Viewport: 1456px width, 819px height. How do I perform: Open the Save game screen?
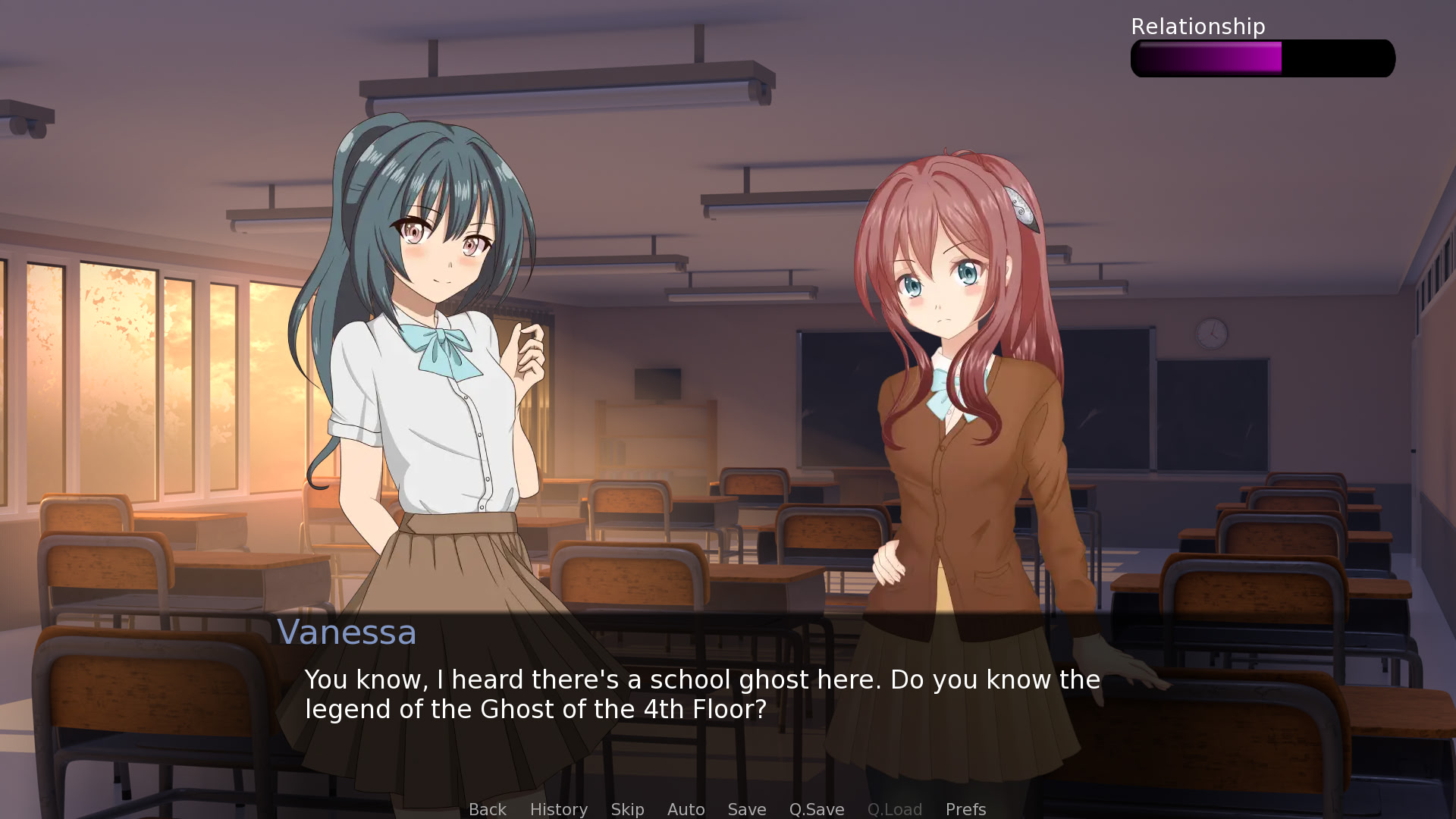pos(746,809)
